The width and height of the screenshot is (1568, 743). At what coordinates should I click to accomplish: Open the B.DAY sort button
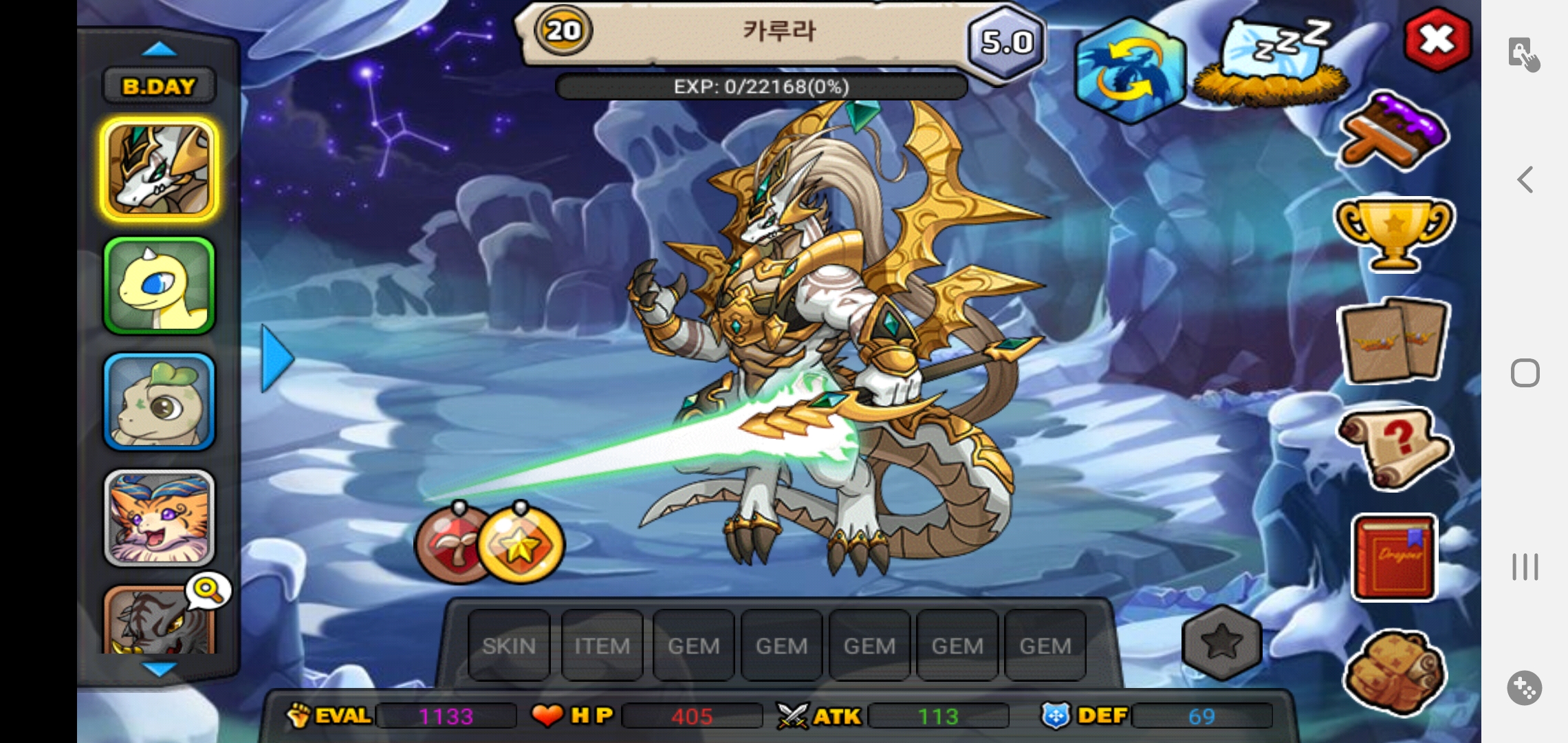tap(159, 86)
